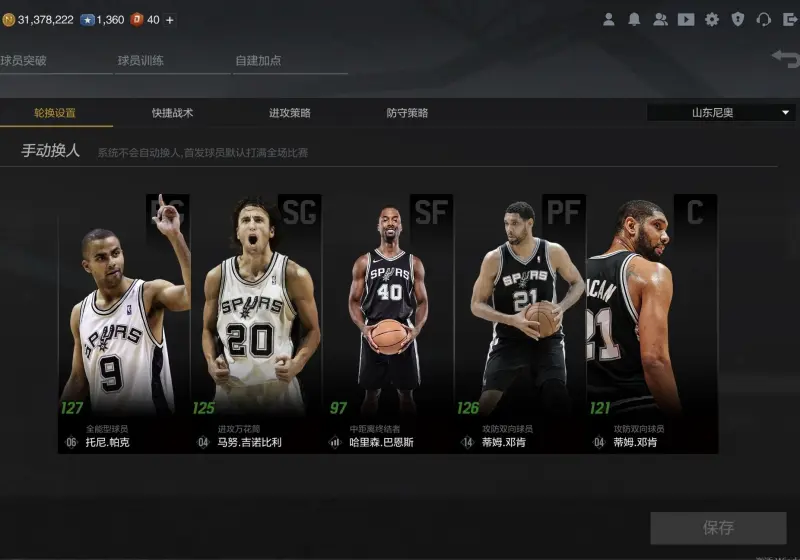Return with the back arrow button
Image resolution: width=800 pixels, height=560 pixels.
[785, 59]
